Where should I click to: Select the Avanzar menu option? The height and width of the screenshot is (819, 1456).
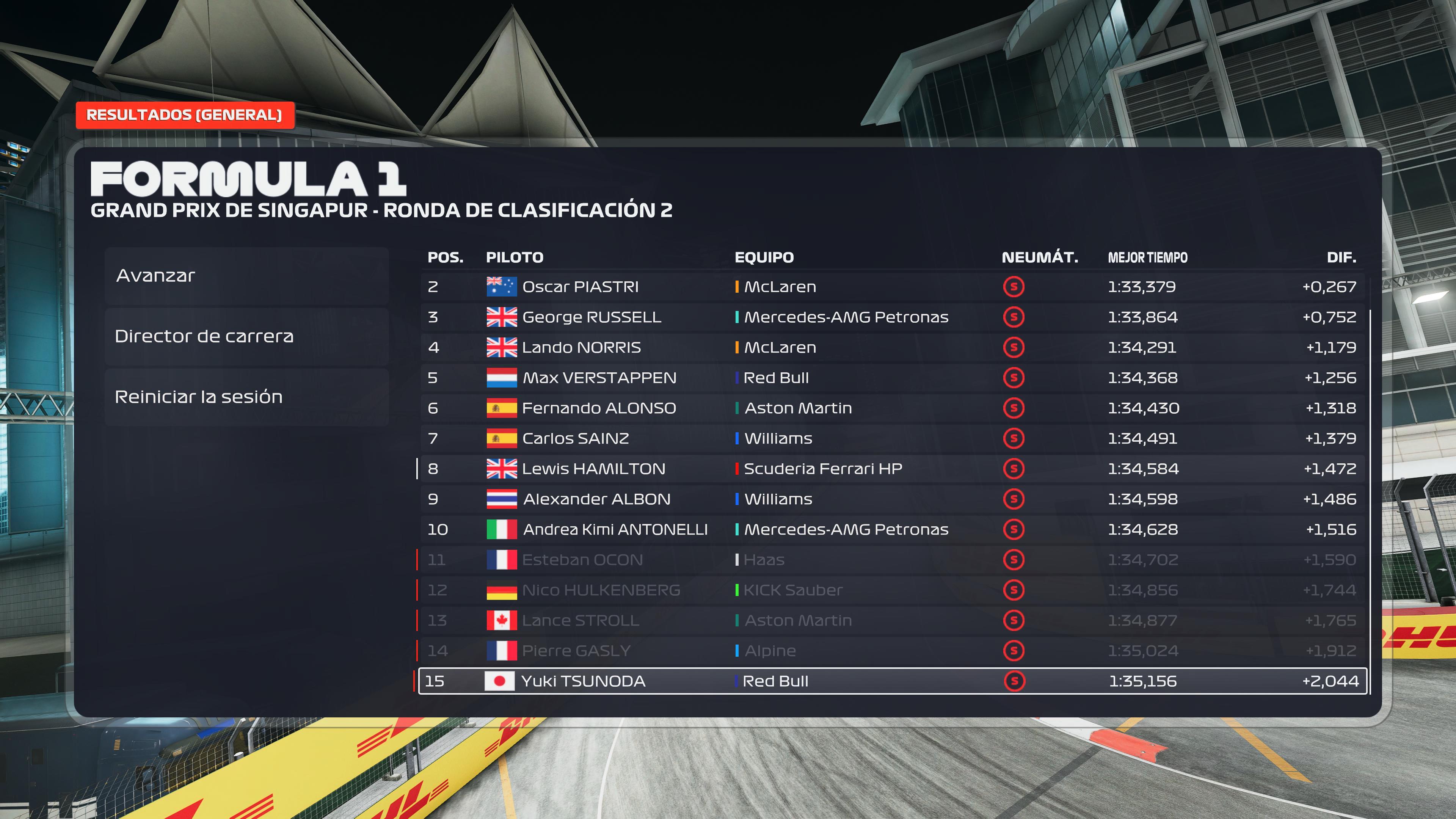(246, 276)
